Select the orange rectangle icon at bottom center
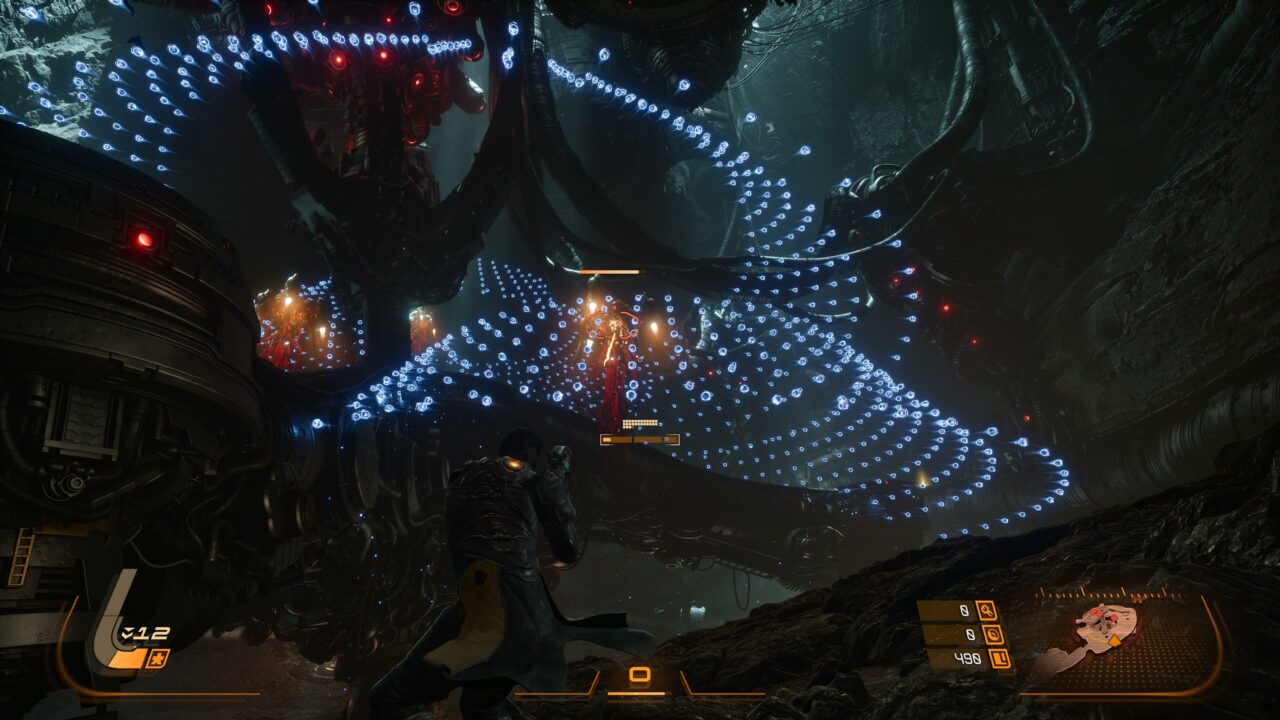Screen dimensions: 1280x720 pos(640,675)
